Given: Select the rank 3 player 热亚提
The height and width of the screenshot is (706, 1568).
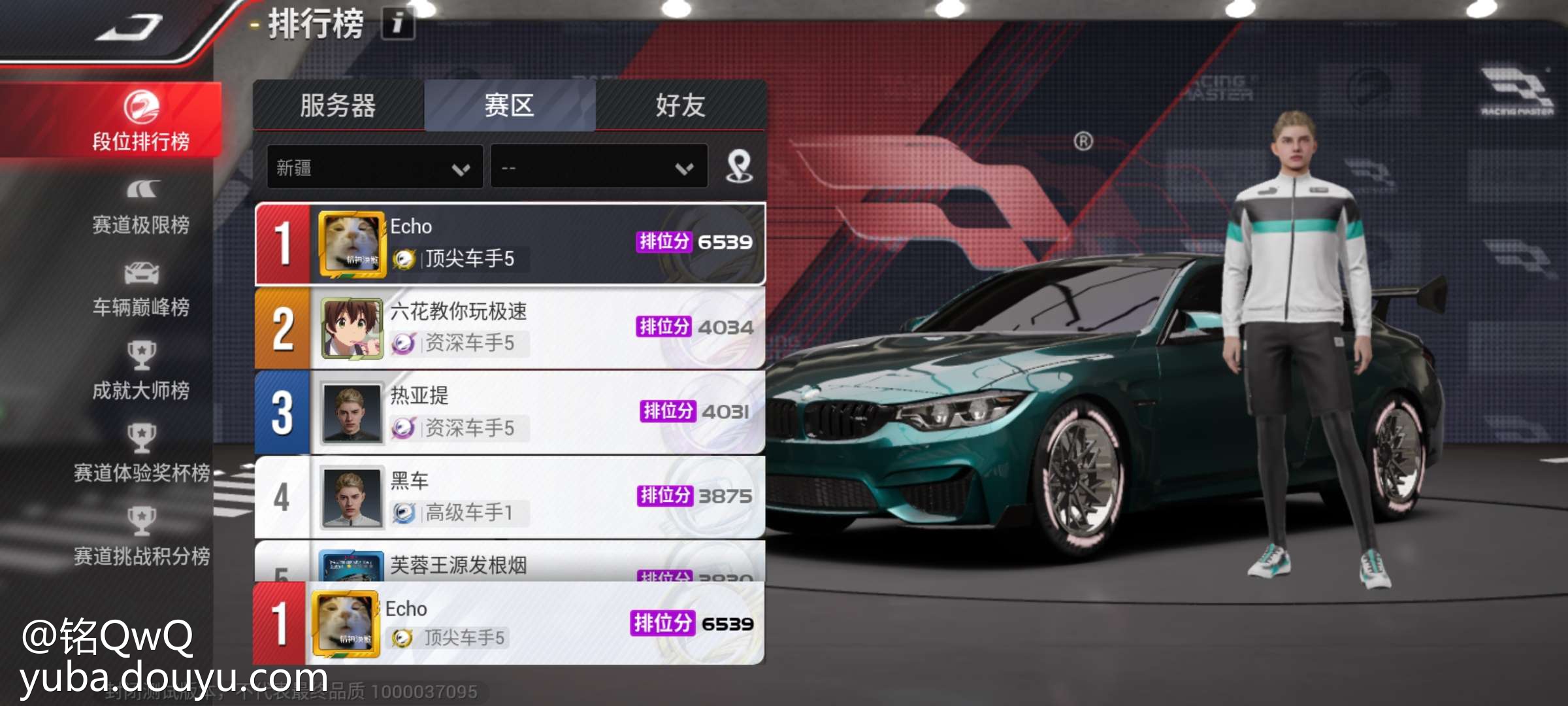Looking at the screenshot, I should coord(510,412).
